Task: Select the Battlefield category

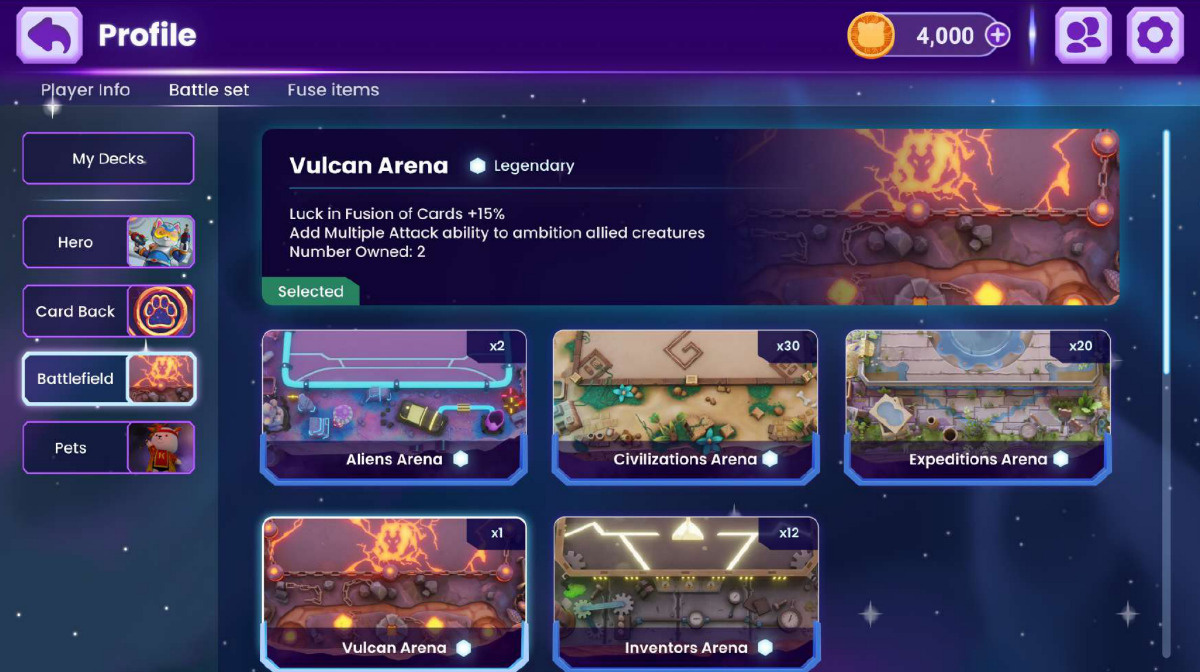Action: pos(108,379)
